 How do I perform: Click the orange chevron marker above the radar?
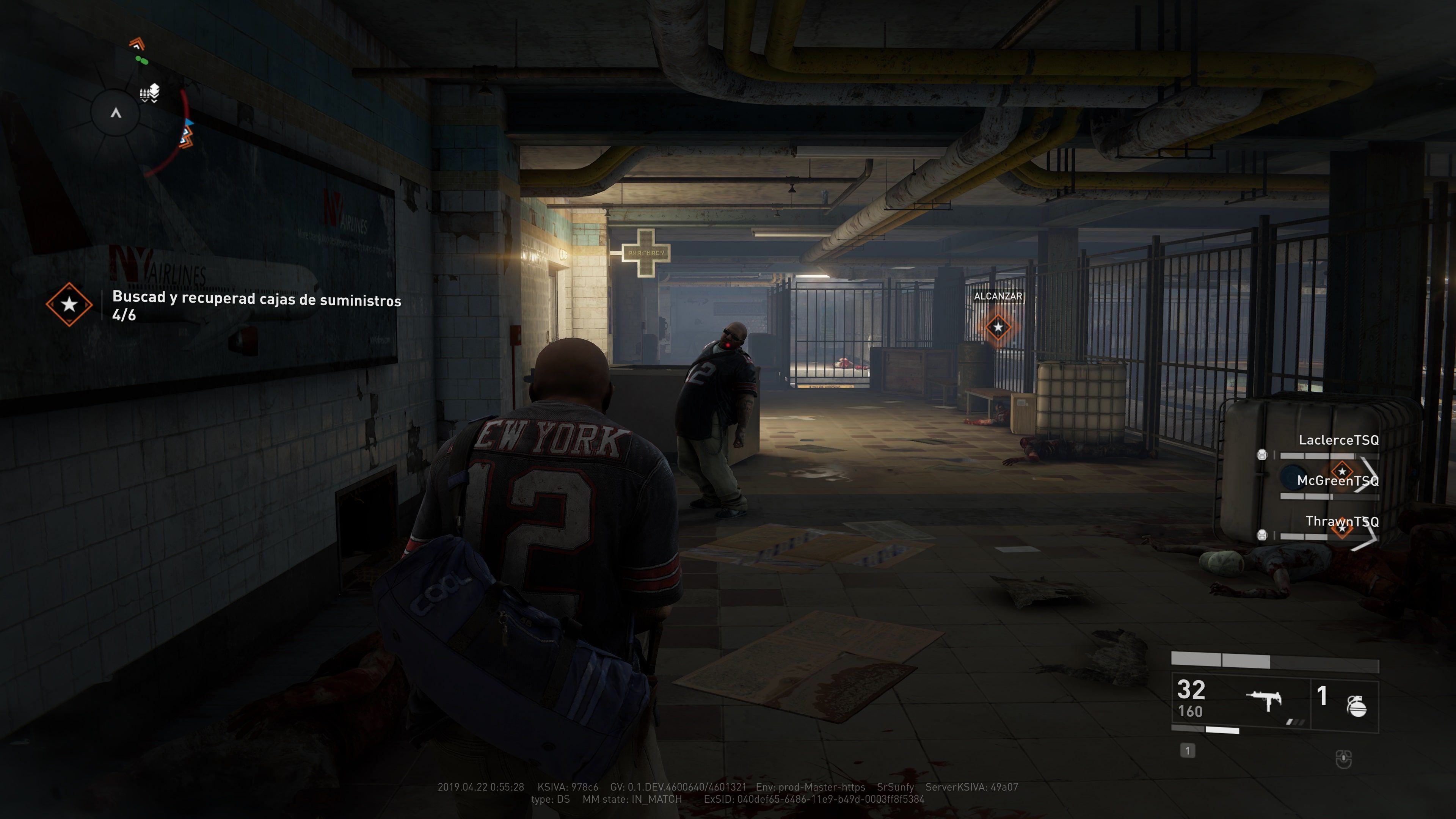tap(137, 43)
